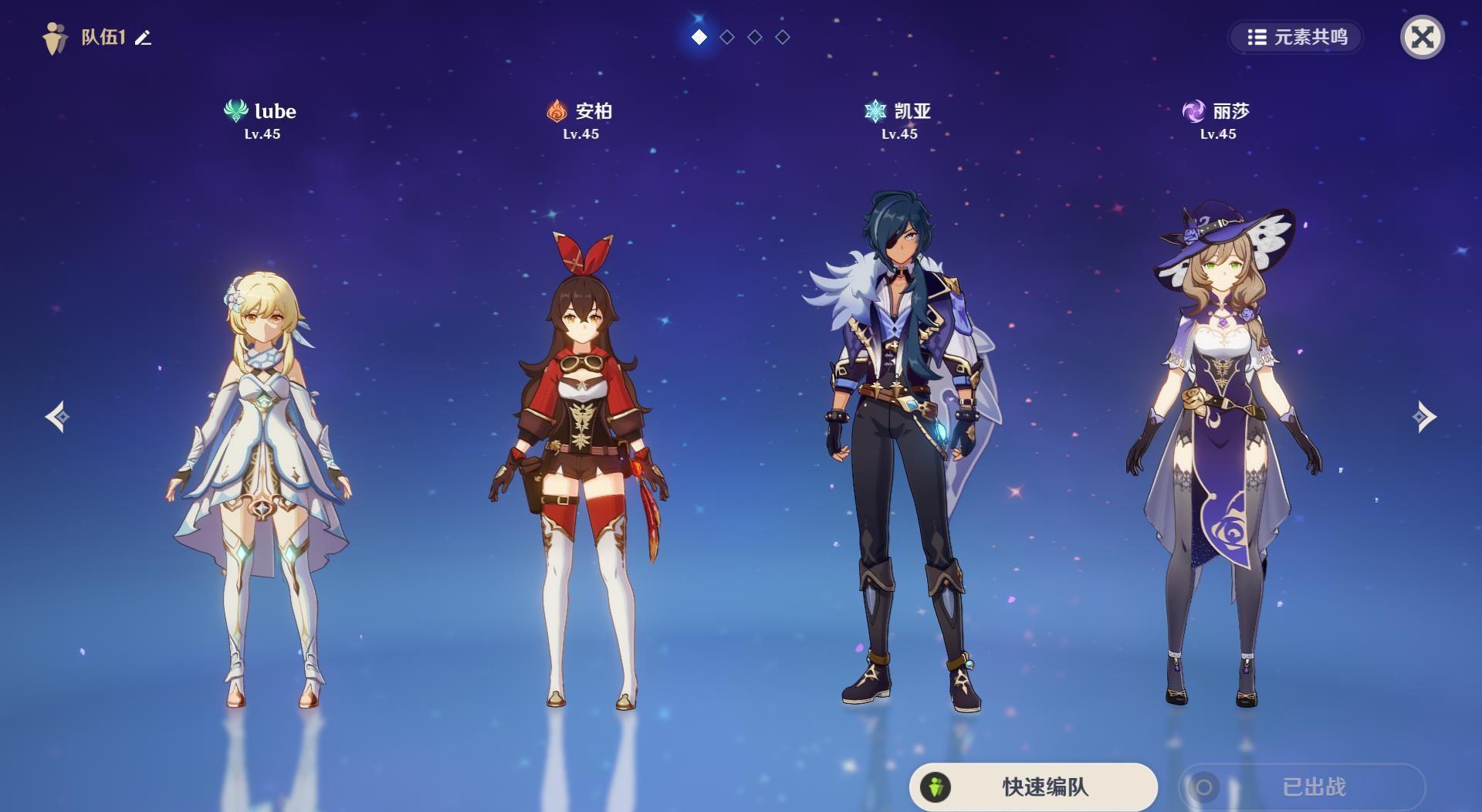Click the Electro element icon beside 丽莎
Screen dimensions: 1482x812
(1193, 111)
